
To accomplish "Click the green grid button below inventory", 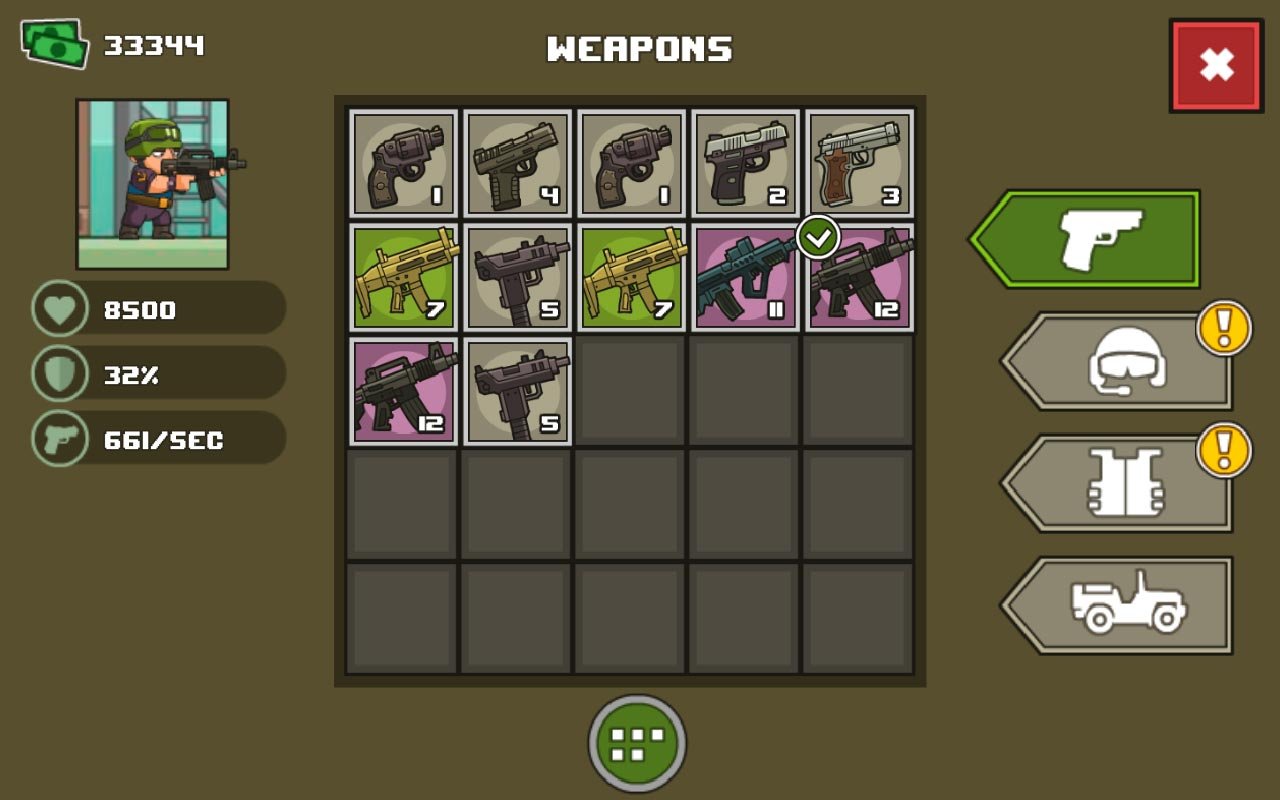I will (x=637, y=743).
